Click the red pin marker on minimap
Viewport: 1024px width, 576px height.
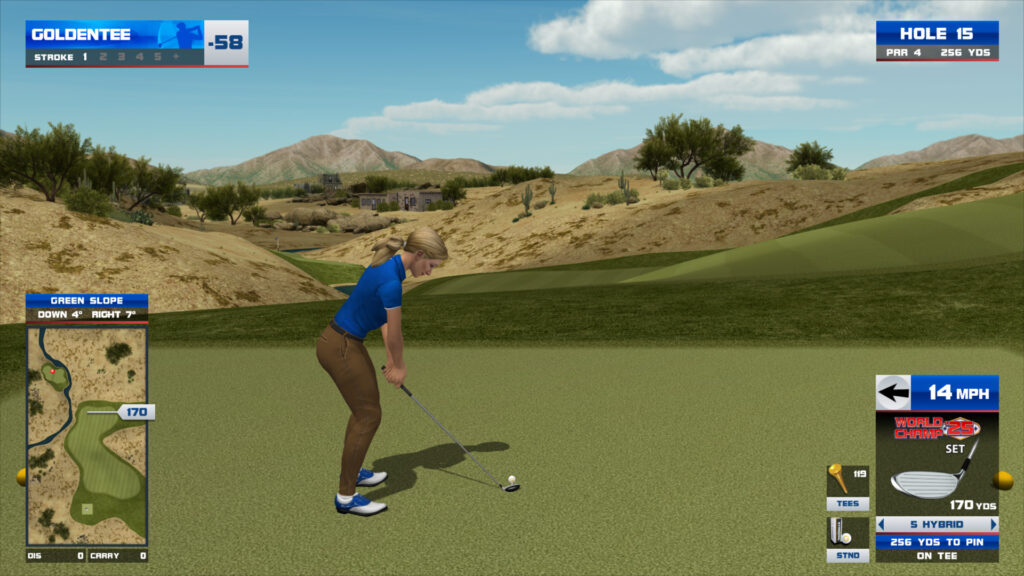(x=52, y=372)
